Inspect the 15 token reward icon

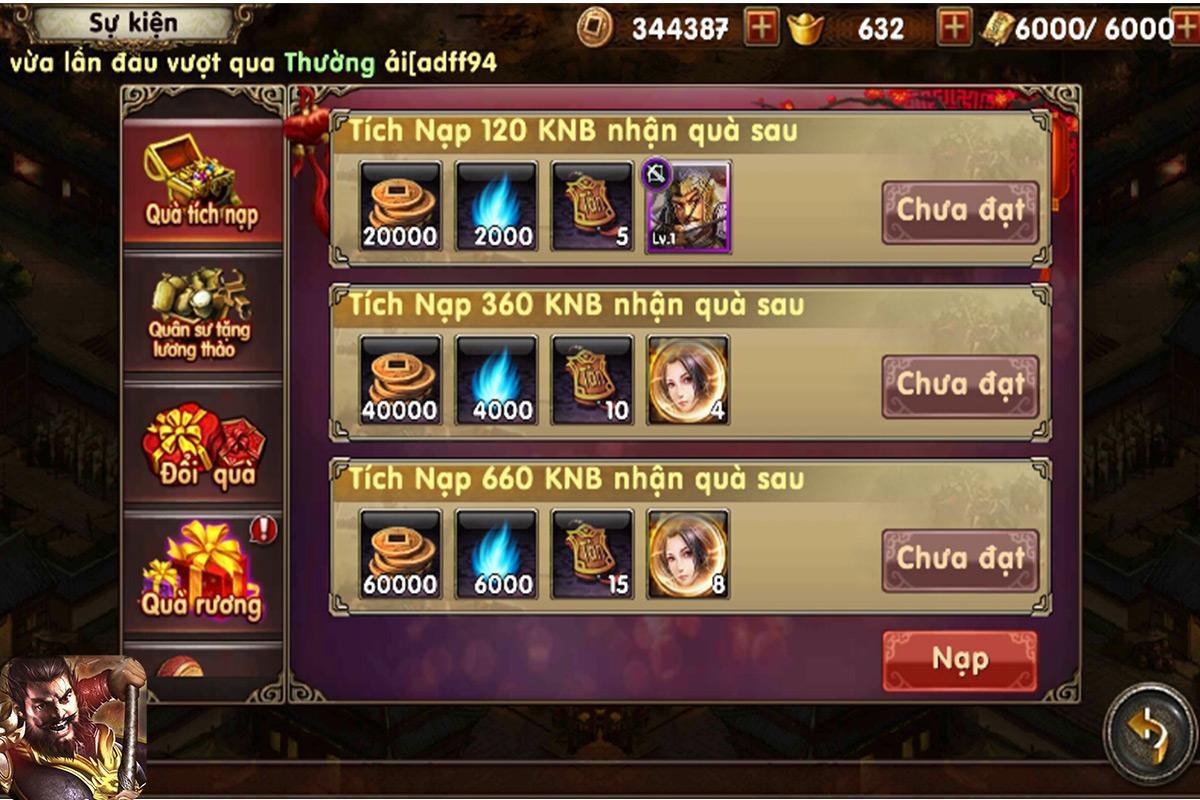point(592,555)
